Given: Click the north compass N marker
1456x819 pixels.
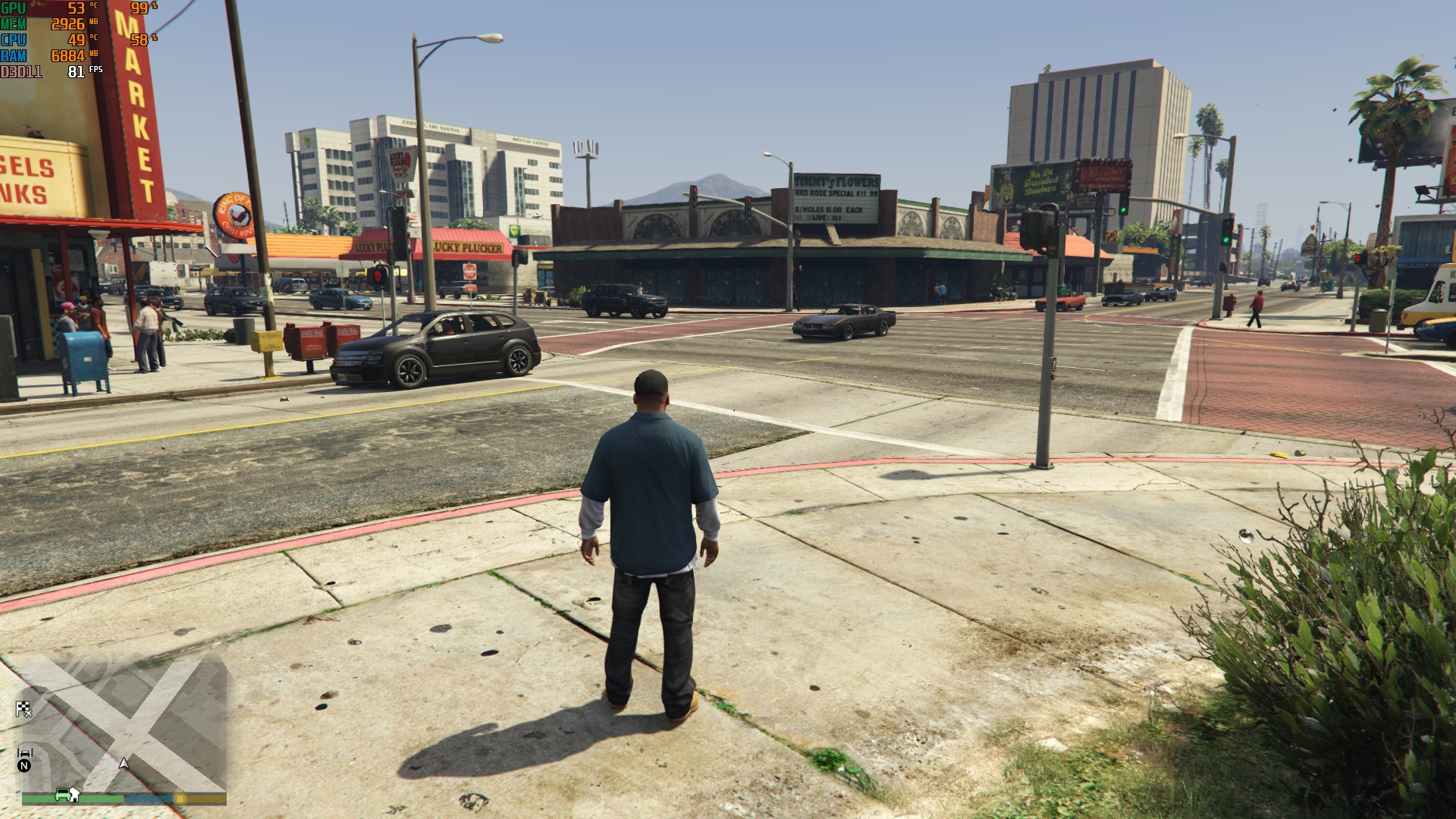Looking at the screenshot, I should (24, 766).
